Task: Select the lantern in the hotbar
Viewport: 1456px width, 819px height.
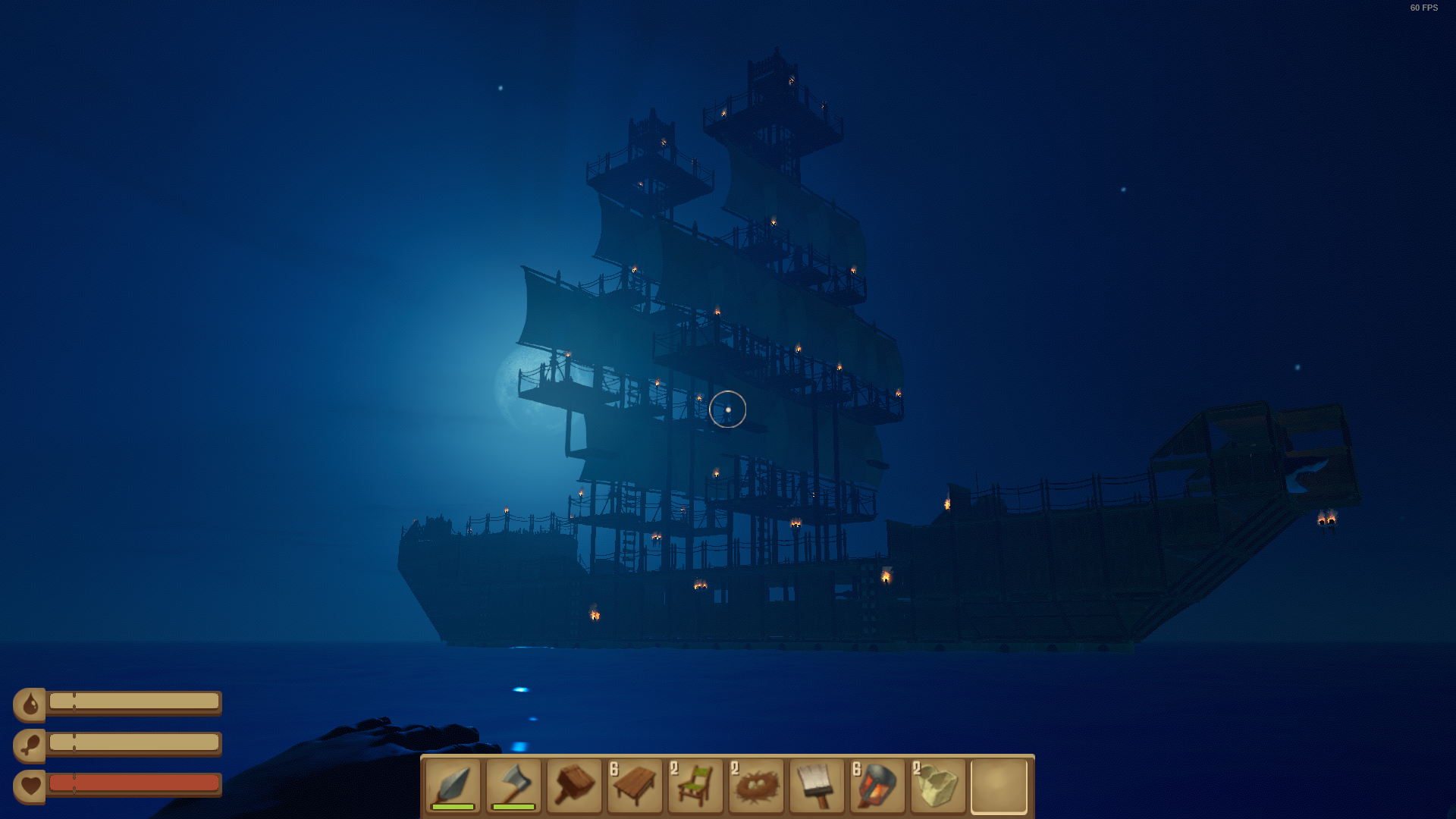Action: (x=877, y=787)
